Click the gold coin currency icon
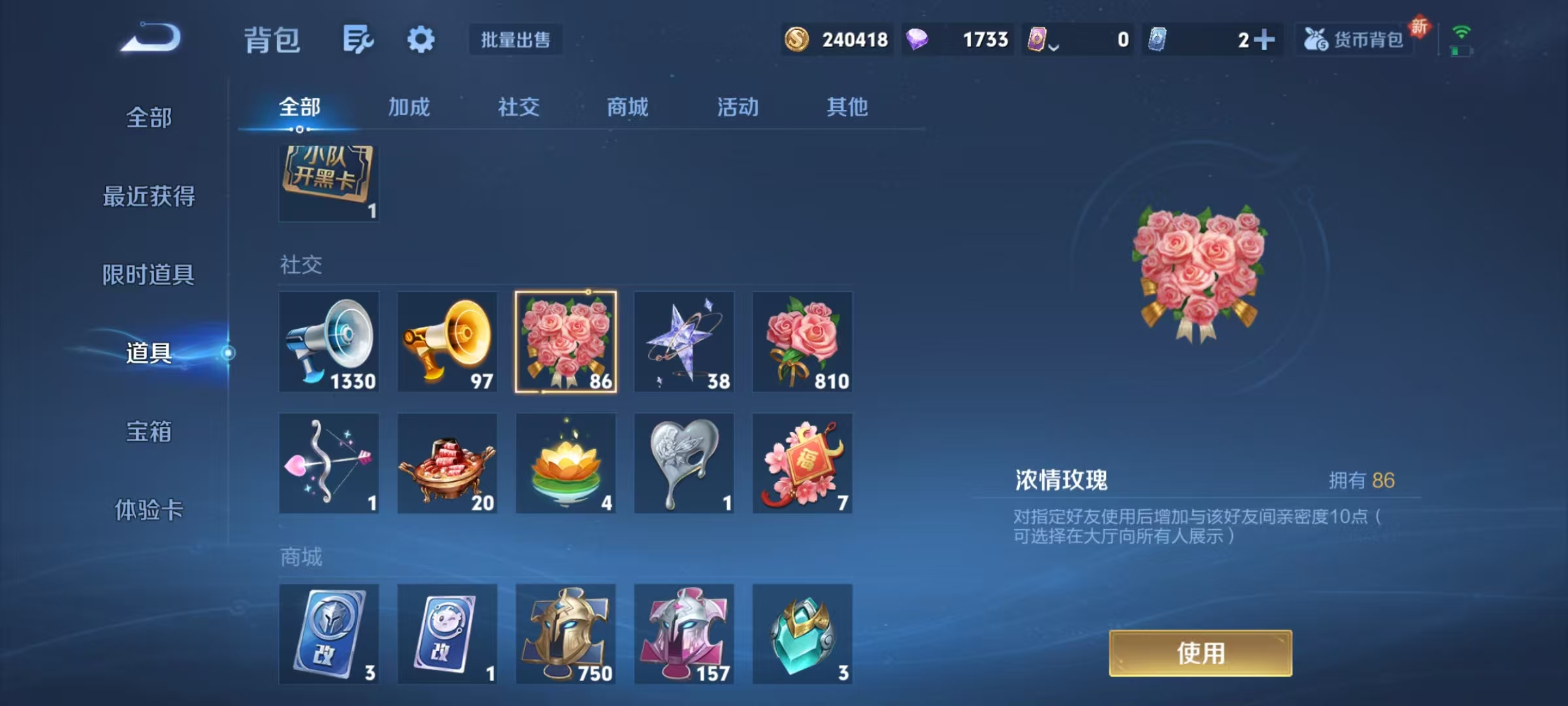This screenshot has width=1568, height=706. 798,40
